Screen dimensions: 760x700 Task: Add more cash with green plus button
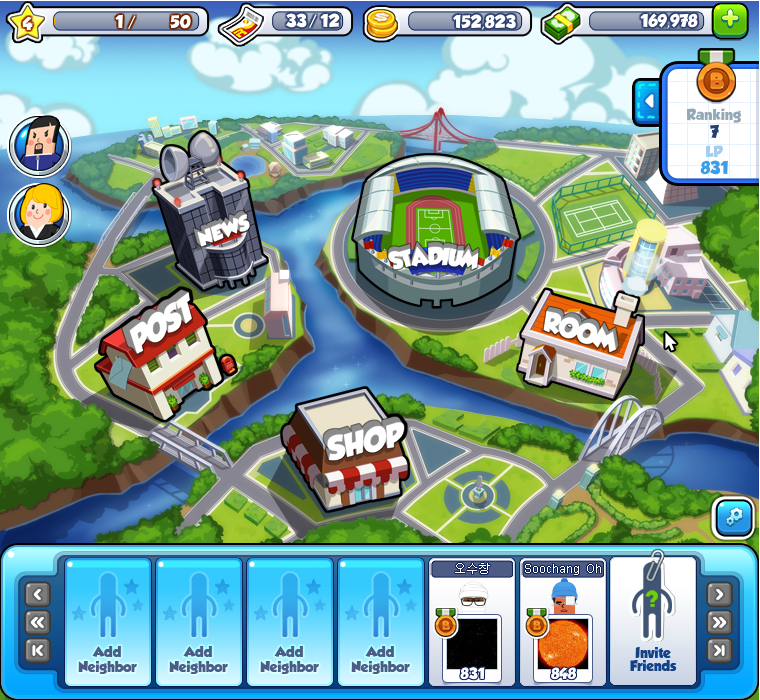[729, 21]
